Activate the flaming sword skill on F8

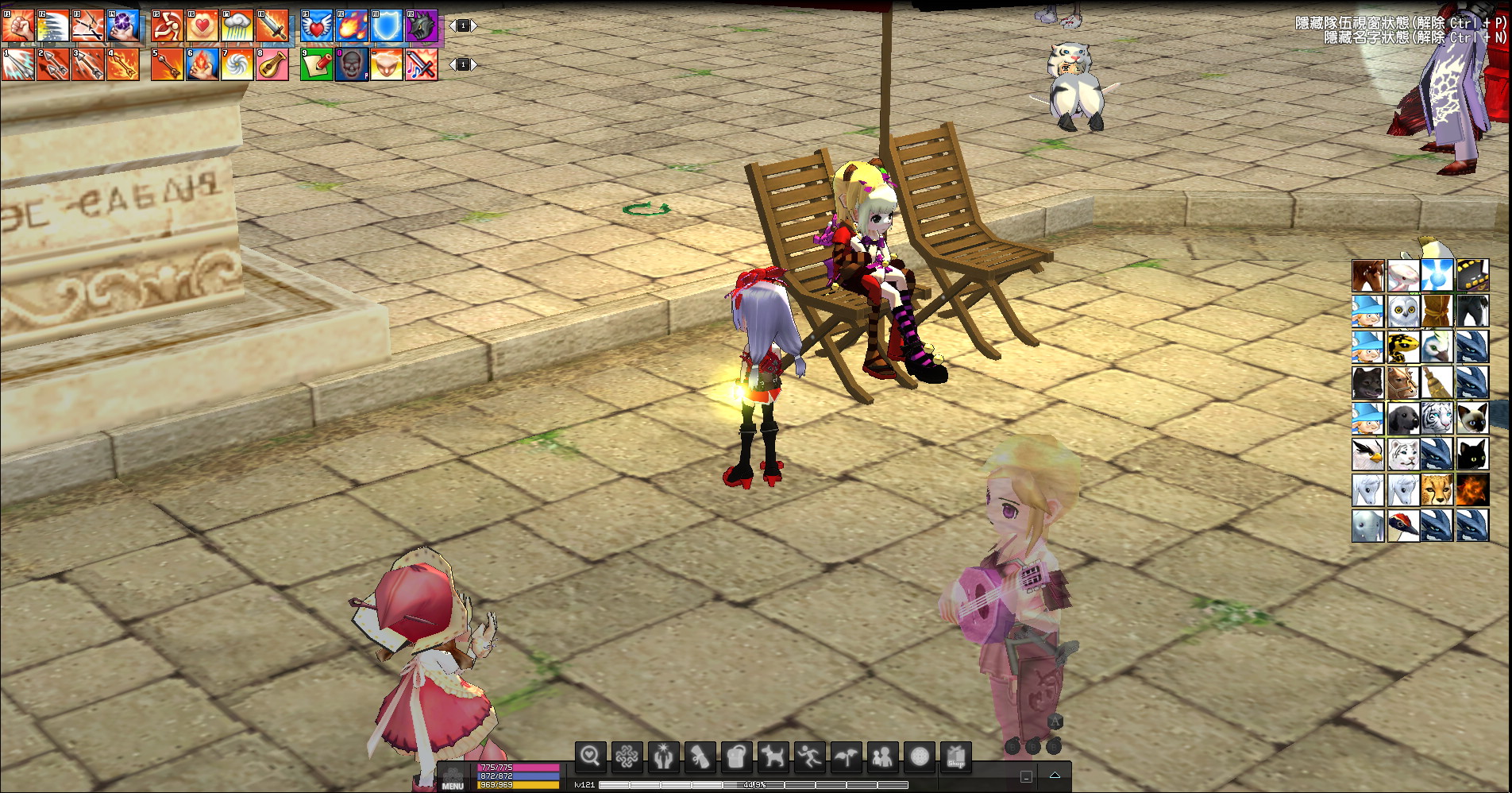point(272,26)
